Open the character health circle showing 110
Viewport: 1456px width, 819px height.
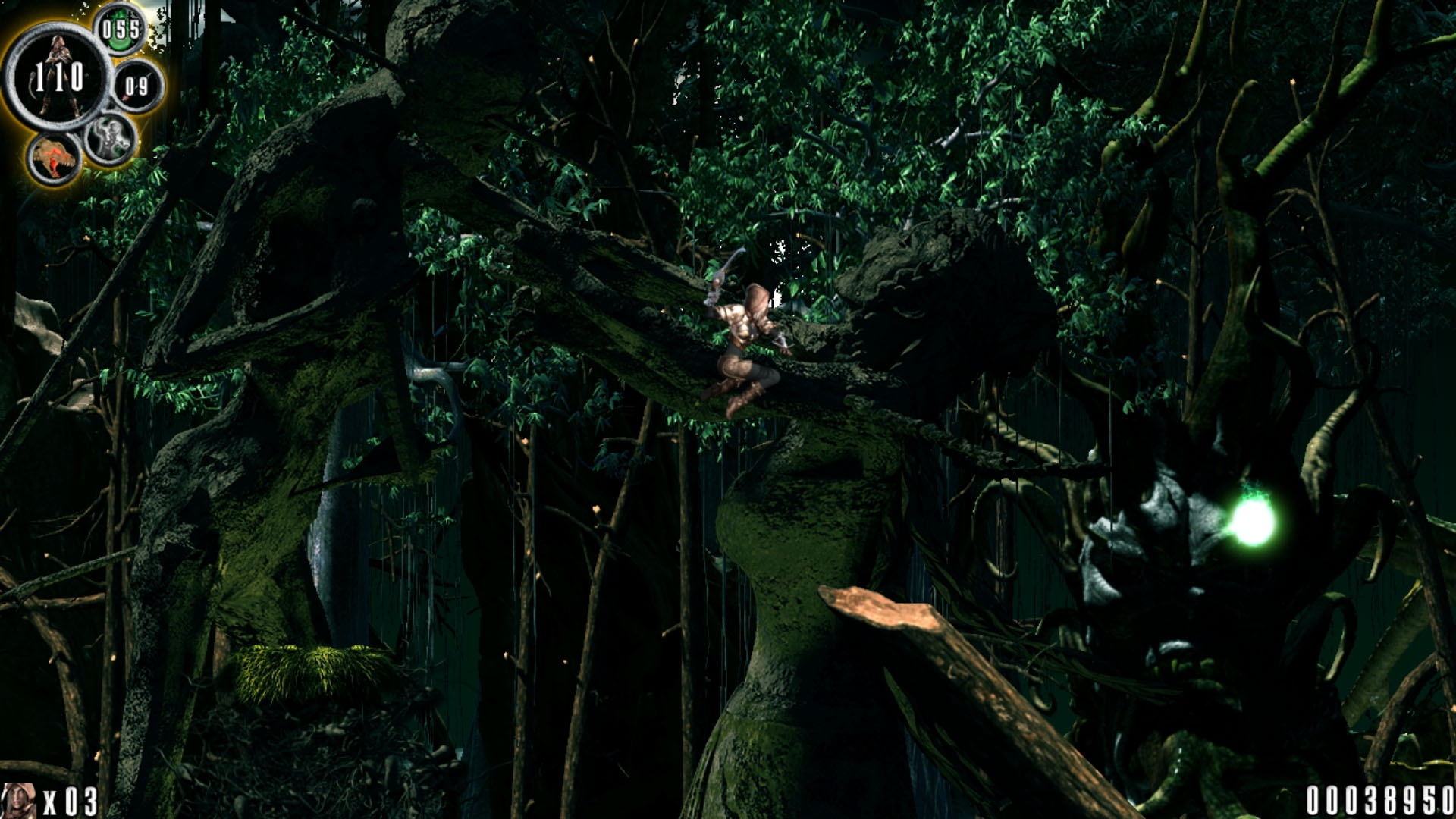59,76
